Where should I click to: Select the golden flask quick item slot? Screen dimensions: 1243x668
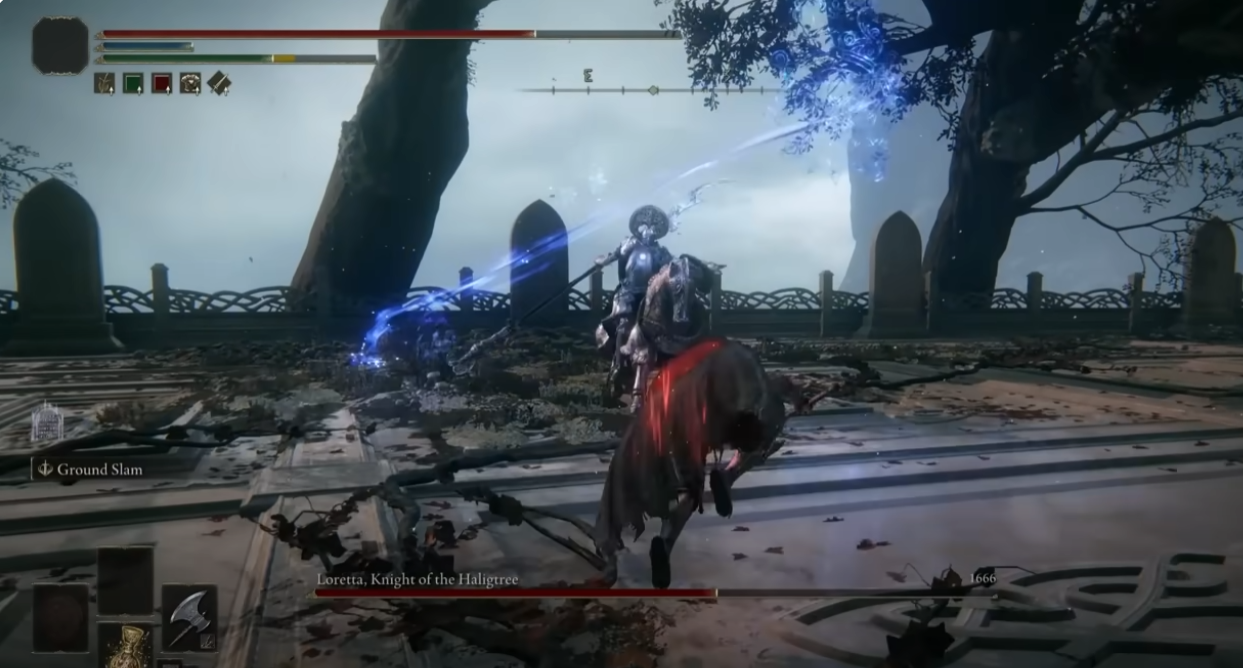click(x=127, y=646)
